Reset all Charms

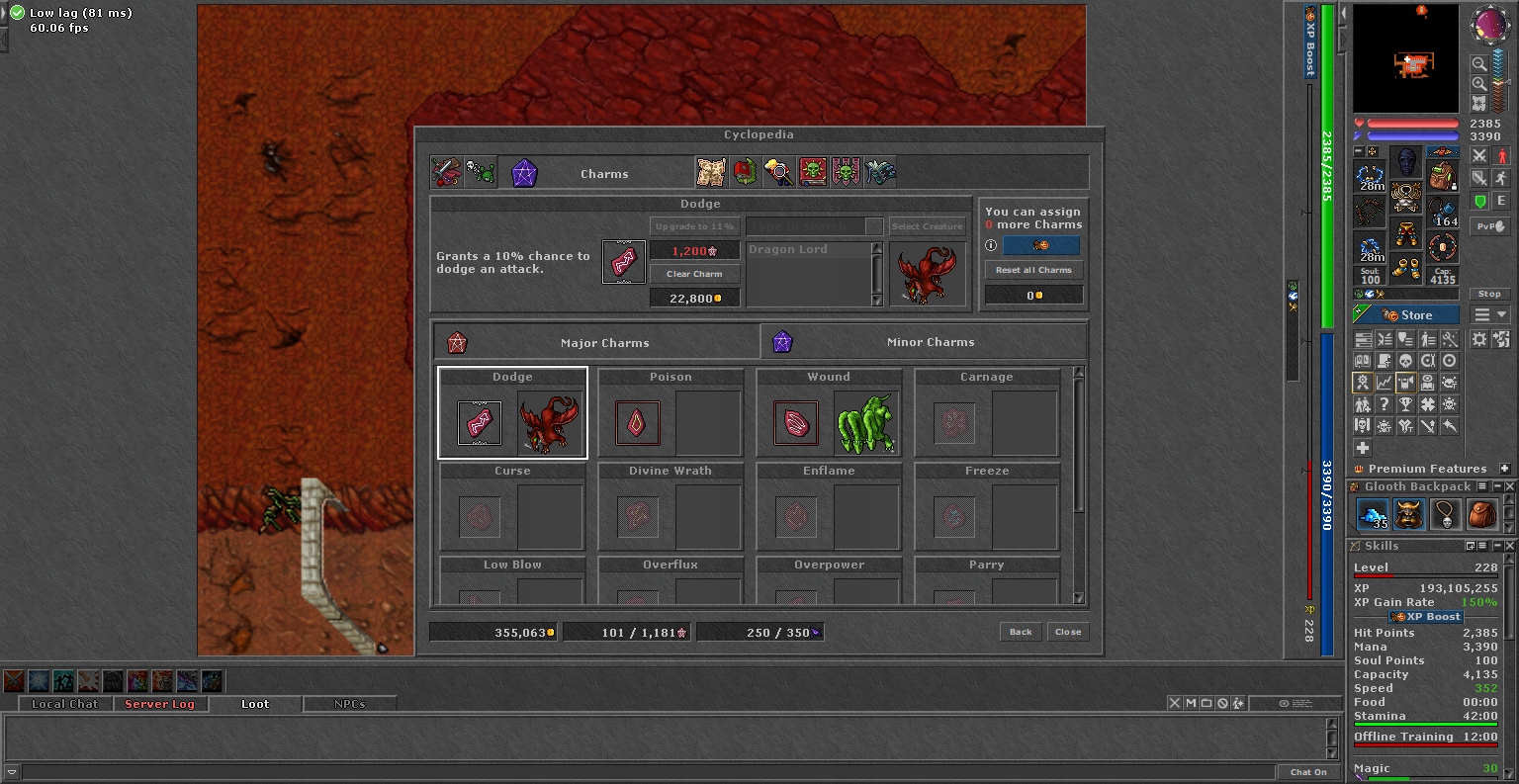[x=1033, y=270]
